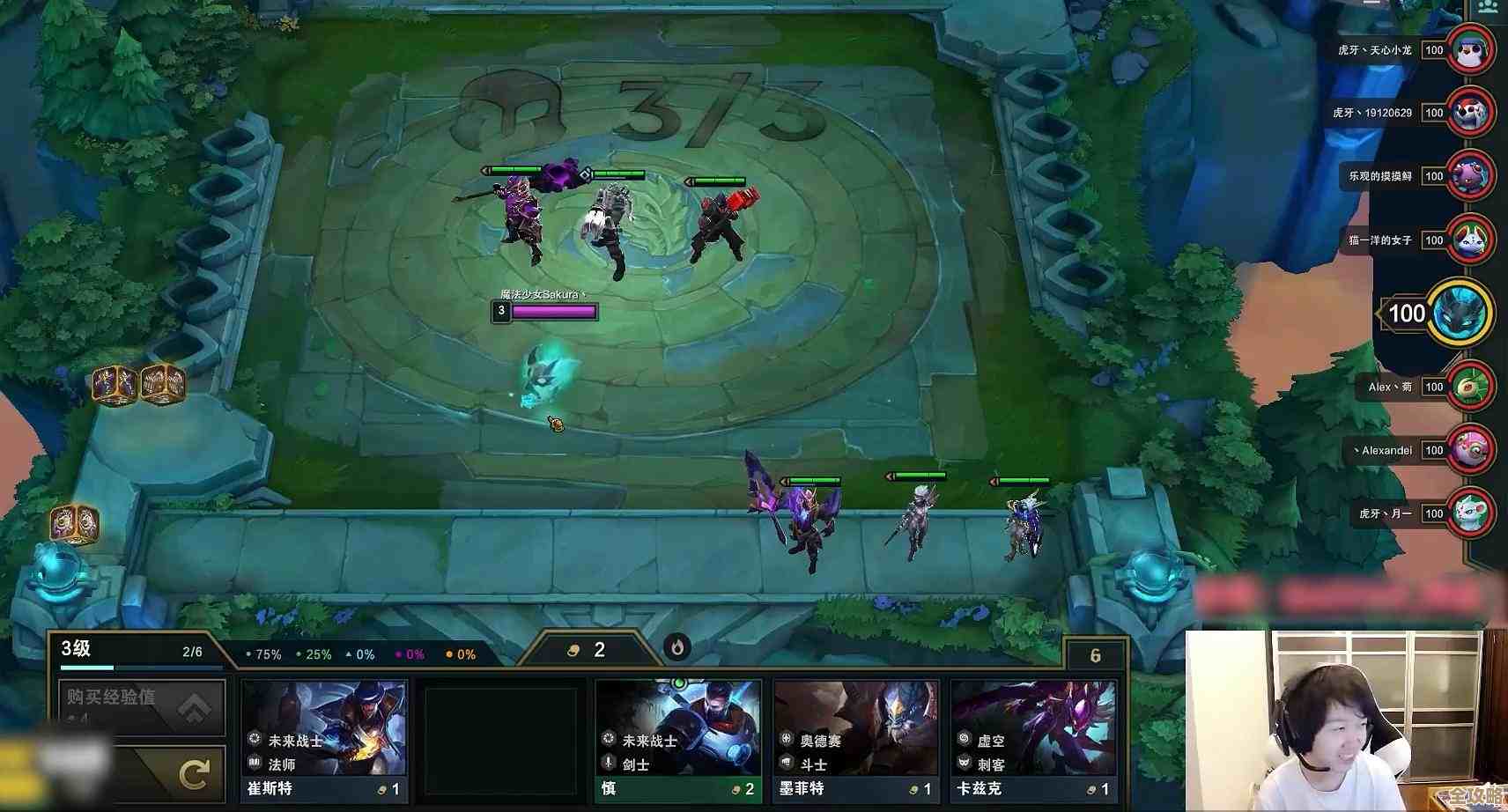The width and height of the screenshot is (1508, 812).
Task: View player 虎牙、天心小龙's board
Action: click(x=1470, y=50)
